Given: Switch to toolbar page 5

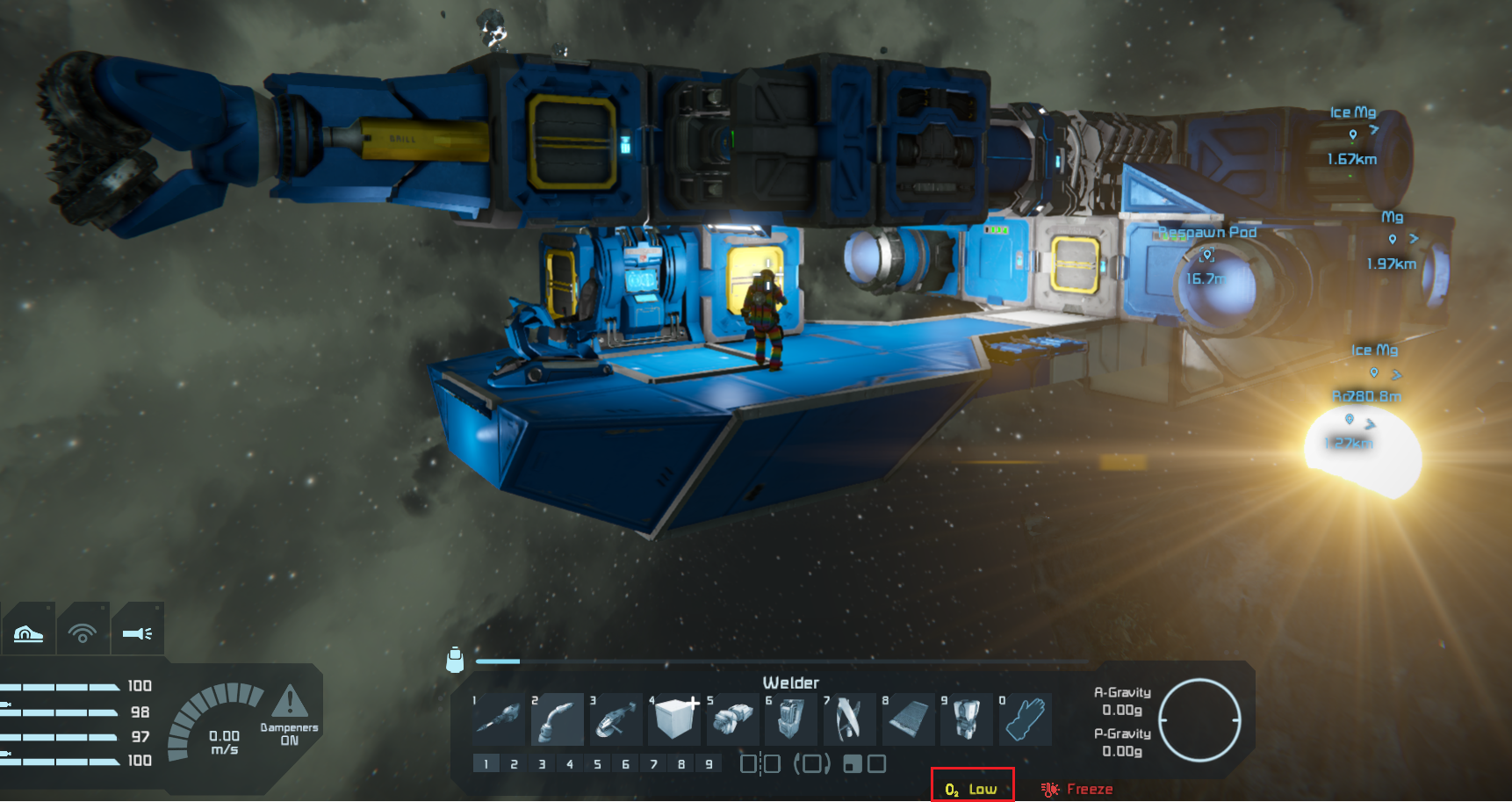Looking at the screenshot, I should (597, 764).
